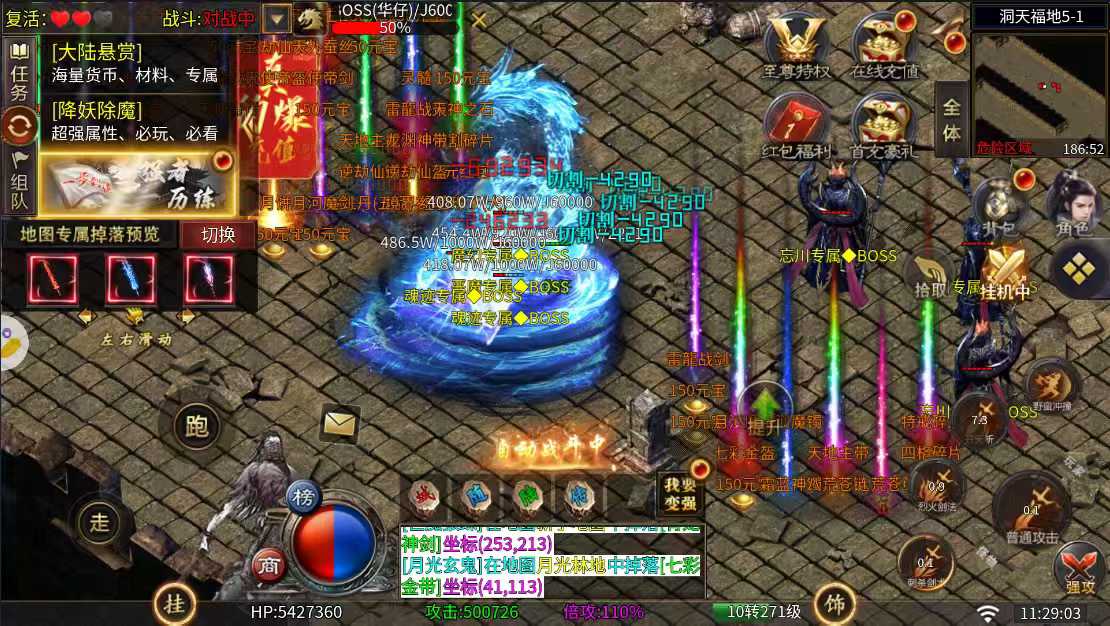Toggle the 挂机中 auto-battle crossed swords

[1005, 272]
